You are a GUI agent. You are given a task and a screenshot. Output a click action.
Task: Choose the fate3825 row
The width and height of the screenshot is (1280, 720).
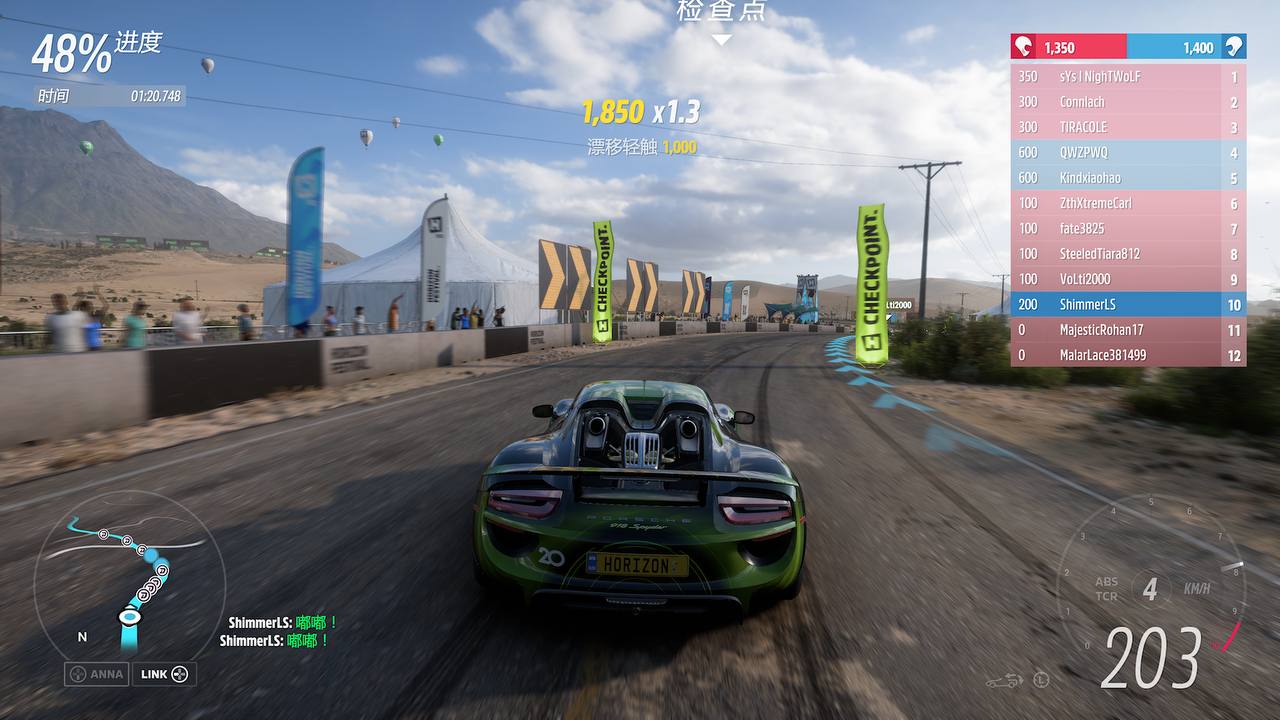click(1128, 229)
